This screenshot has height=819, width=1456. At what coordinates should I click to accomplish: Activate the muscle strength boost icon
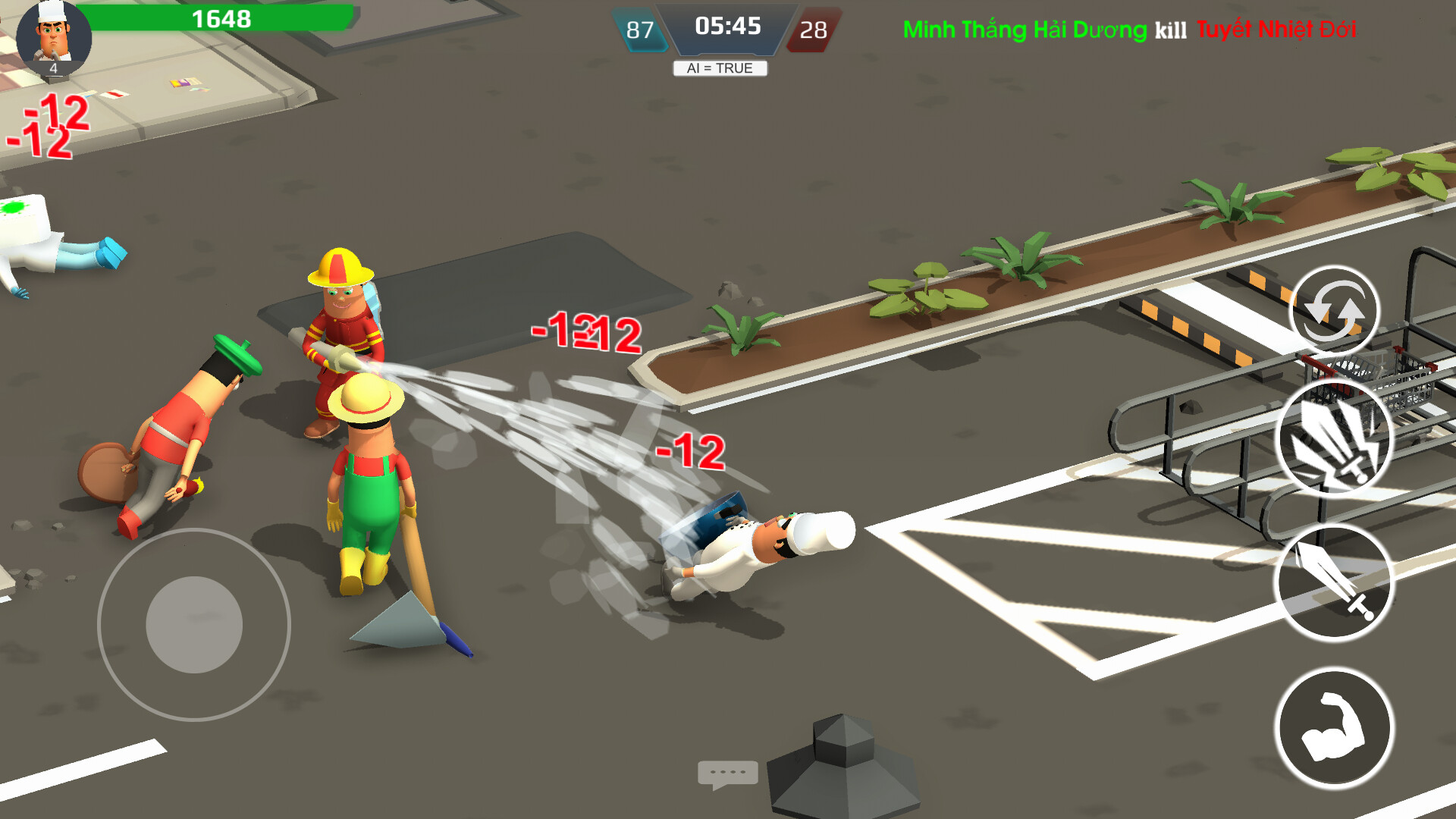[x=1334, y=724]
